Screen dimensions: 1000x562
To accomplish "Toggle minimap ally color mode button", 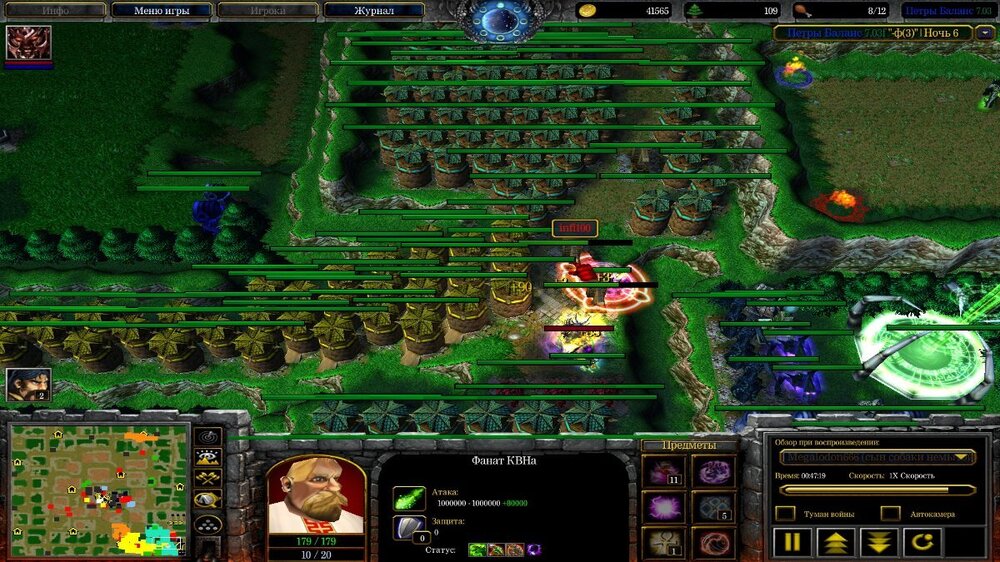I will point(208,479).
